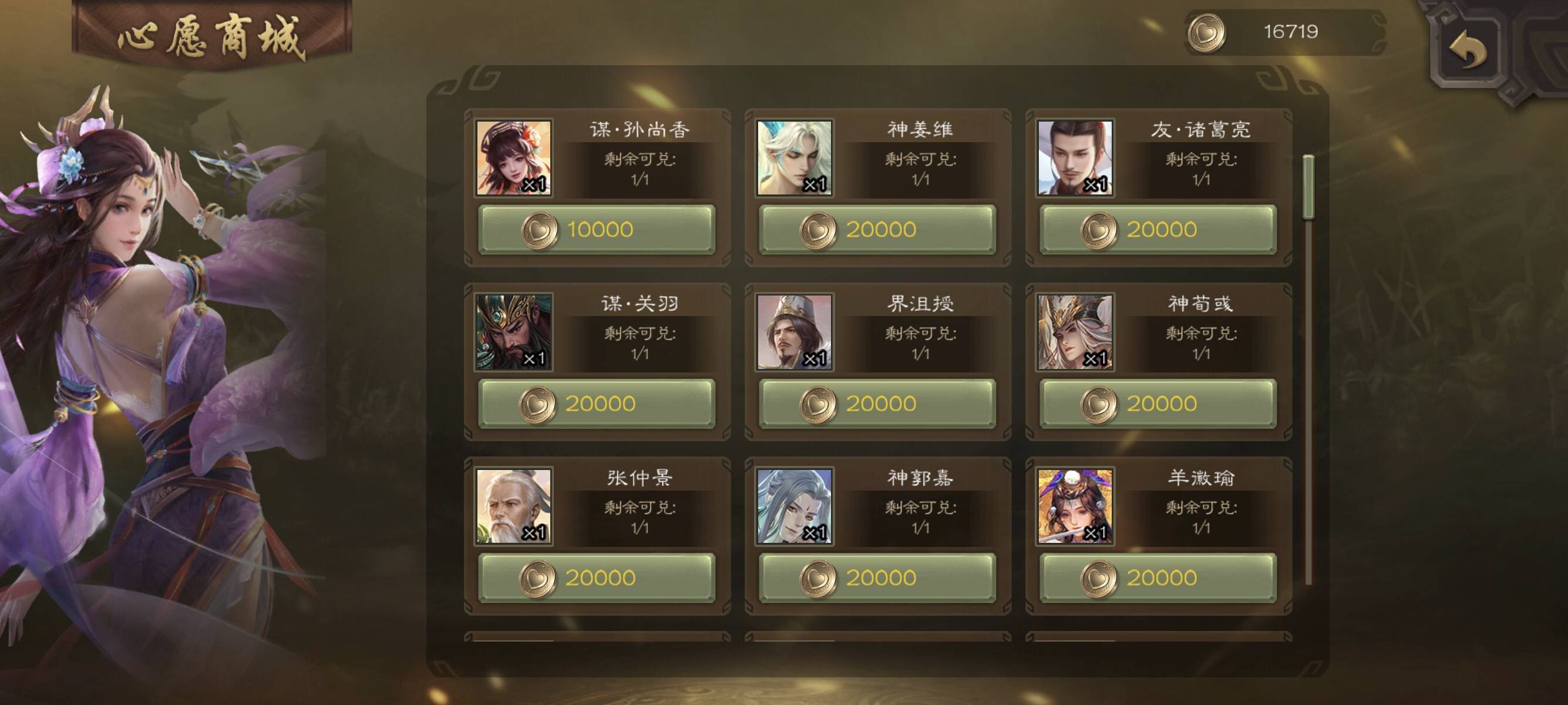Image resolution: width=1568 pixels, height=705 pixels.
Task: Buy 神郭嘉 using the price button
Action: 877,578
